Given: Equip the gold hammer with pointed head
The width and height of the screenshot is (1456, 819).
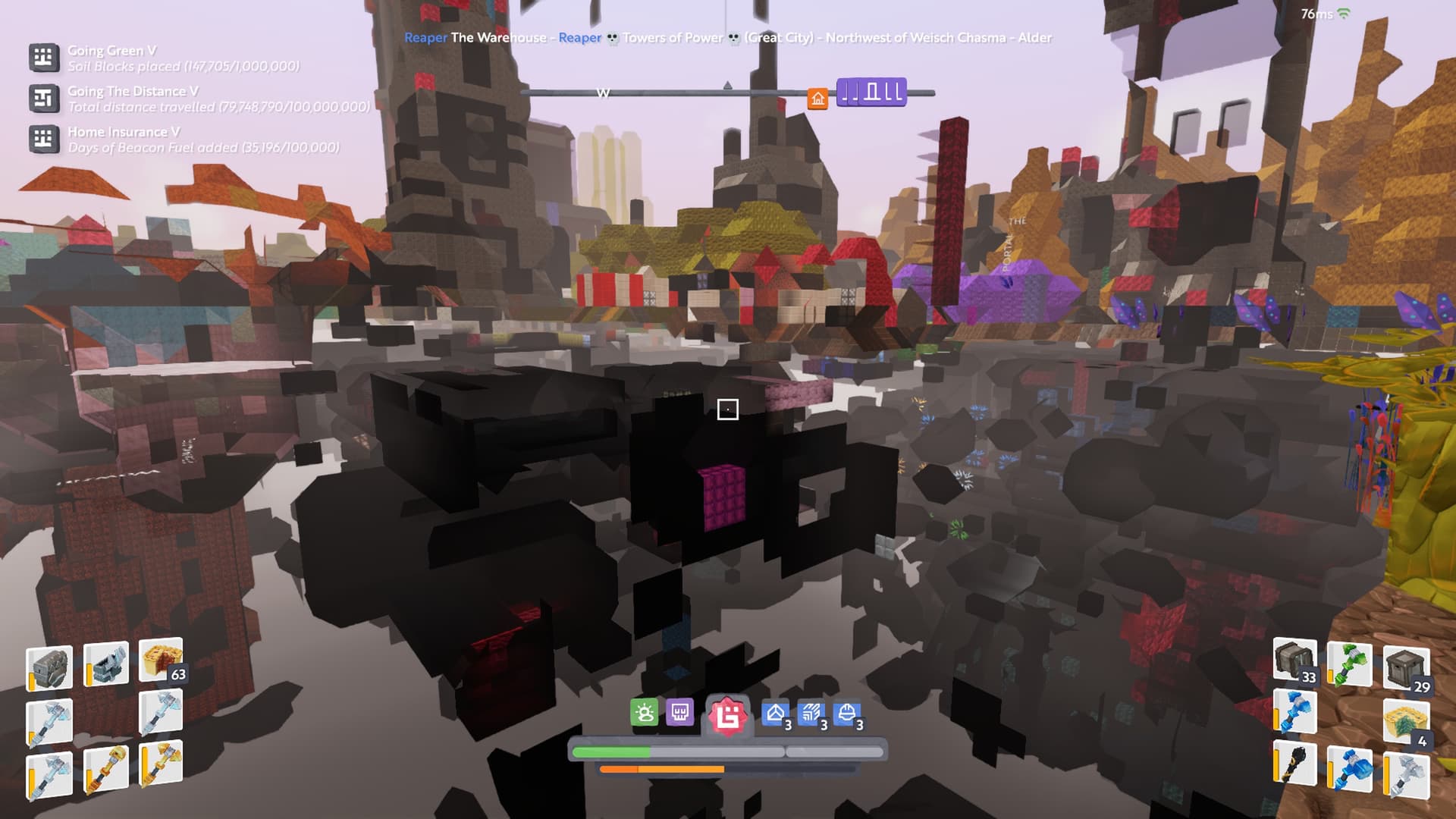Looking at the screenshot, I should point(162,762).
